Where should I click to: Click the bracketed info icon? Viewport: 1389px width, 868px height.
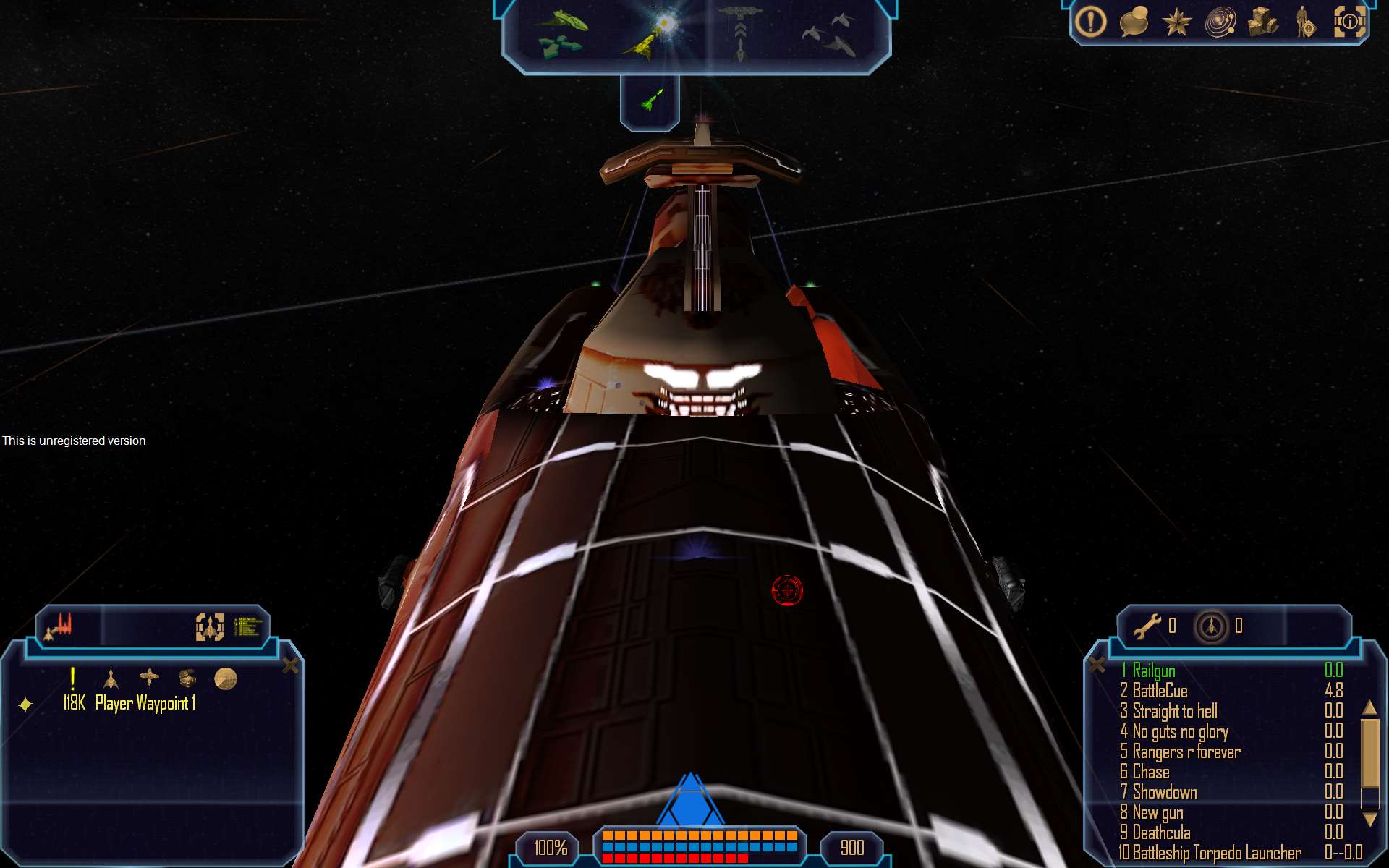1349,22
